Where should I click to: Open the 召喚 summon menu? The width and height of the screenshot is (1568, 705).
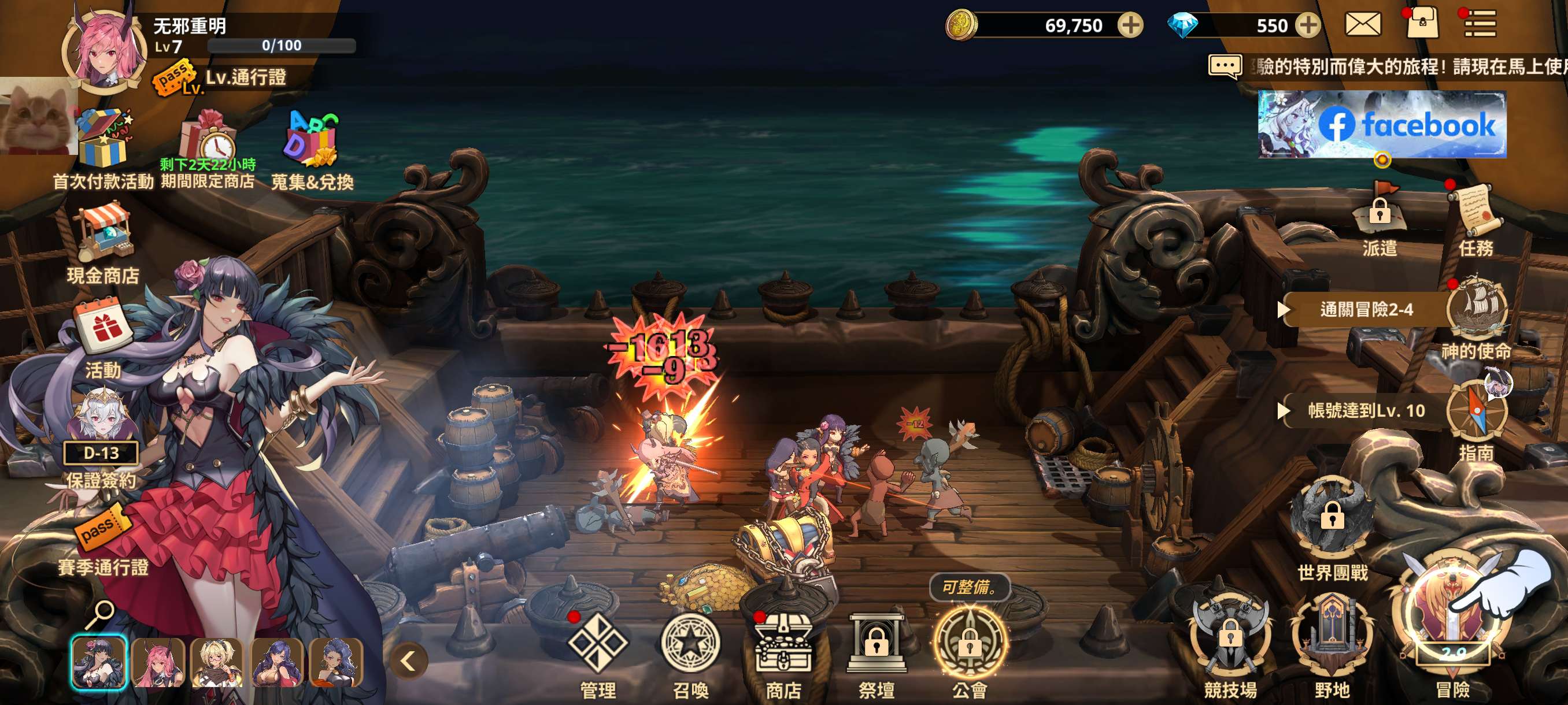(x=690, y=645)
